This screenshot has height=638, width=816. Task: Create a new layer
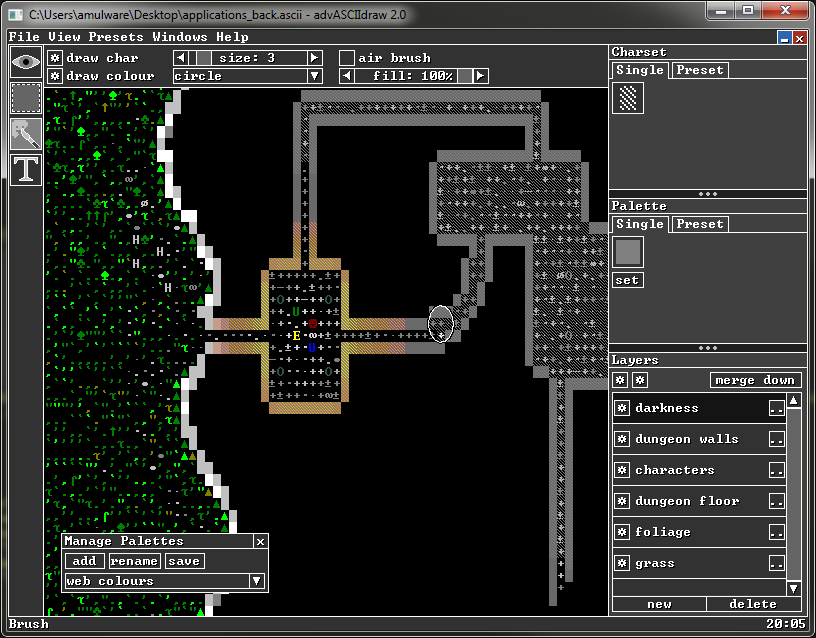click(659, 604)
